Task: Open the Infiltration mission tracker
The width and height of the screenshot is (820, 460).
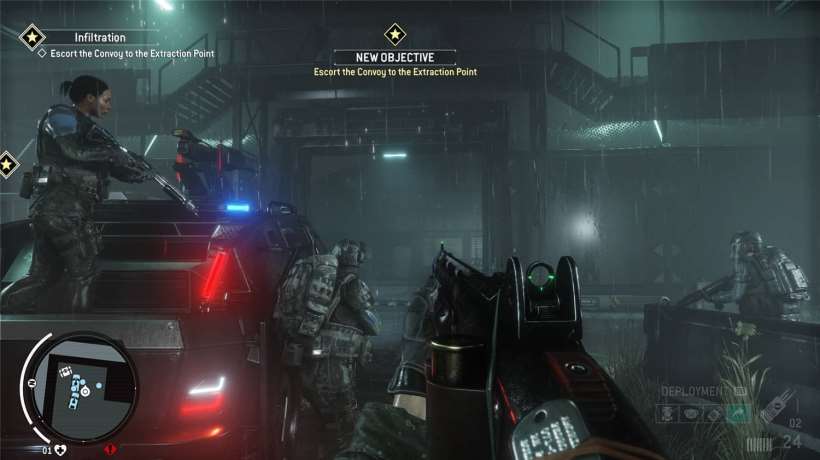Action: [99, 38]
